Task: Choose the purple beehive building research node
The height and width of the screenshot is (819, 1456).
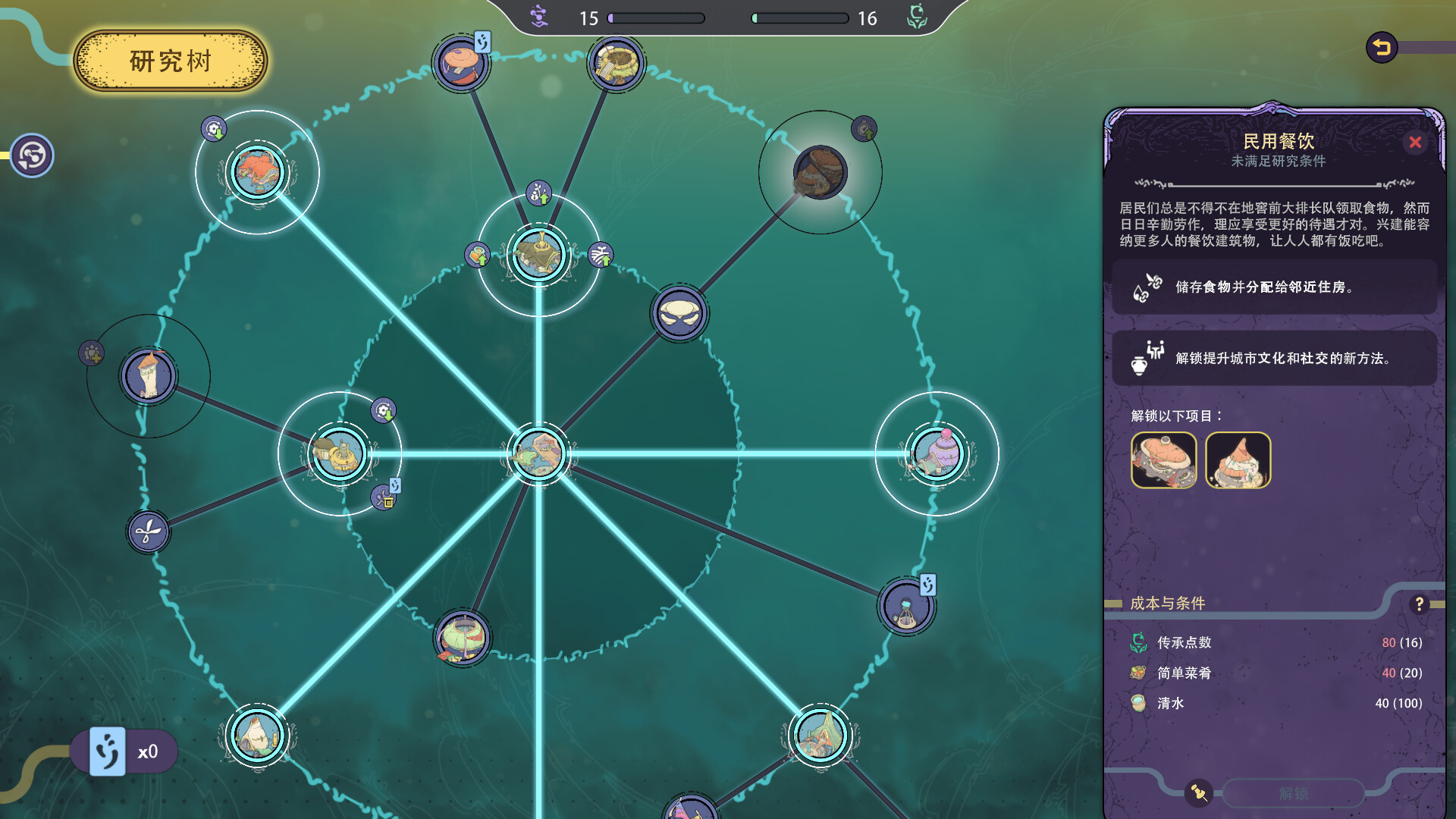Action: point(937,454)
